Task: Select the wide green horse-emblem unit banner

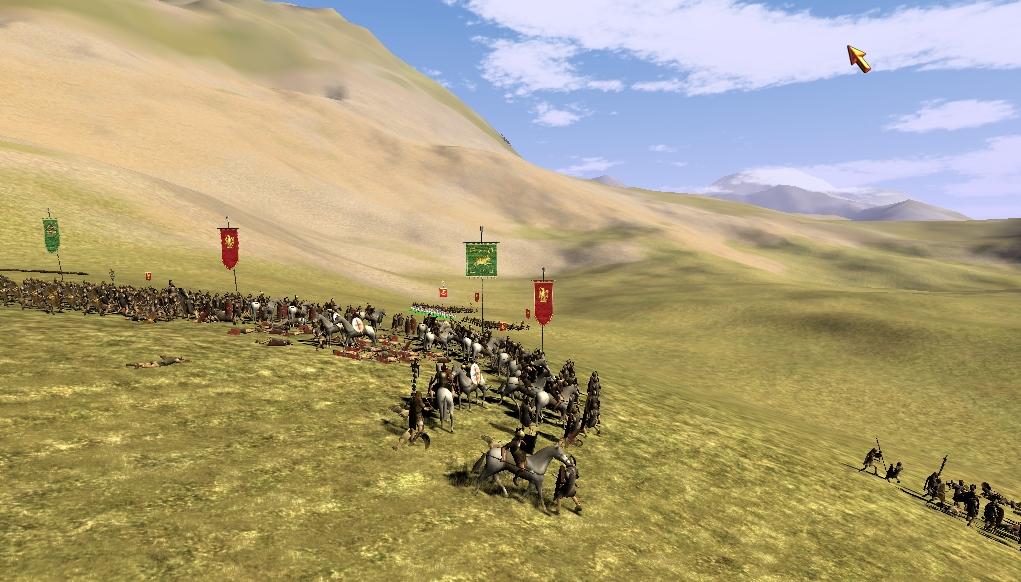Action: click(481, 259)
